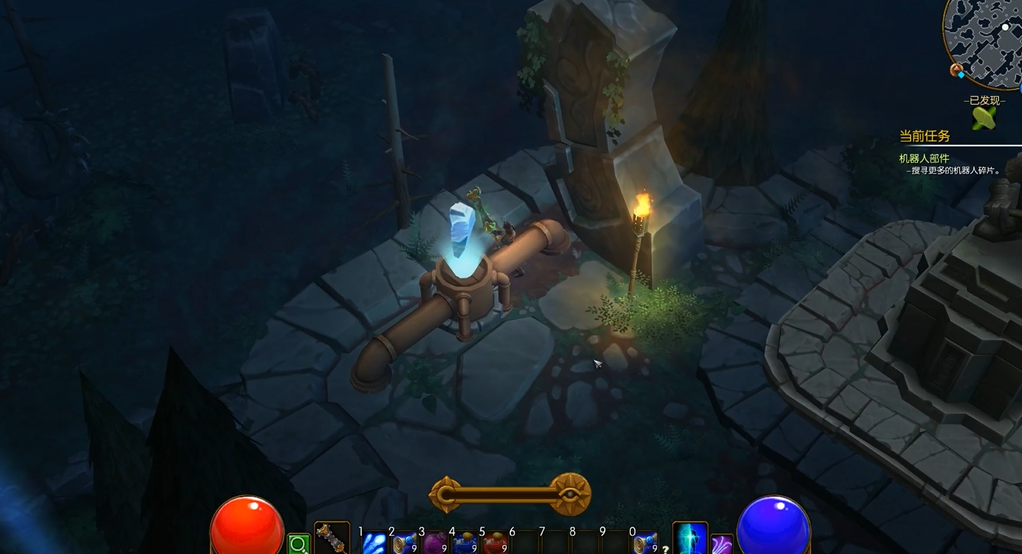
Task: Open the 机器人部件 quest entry
Action: (924, 158)
